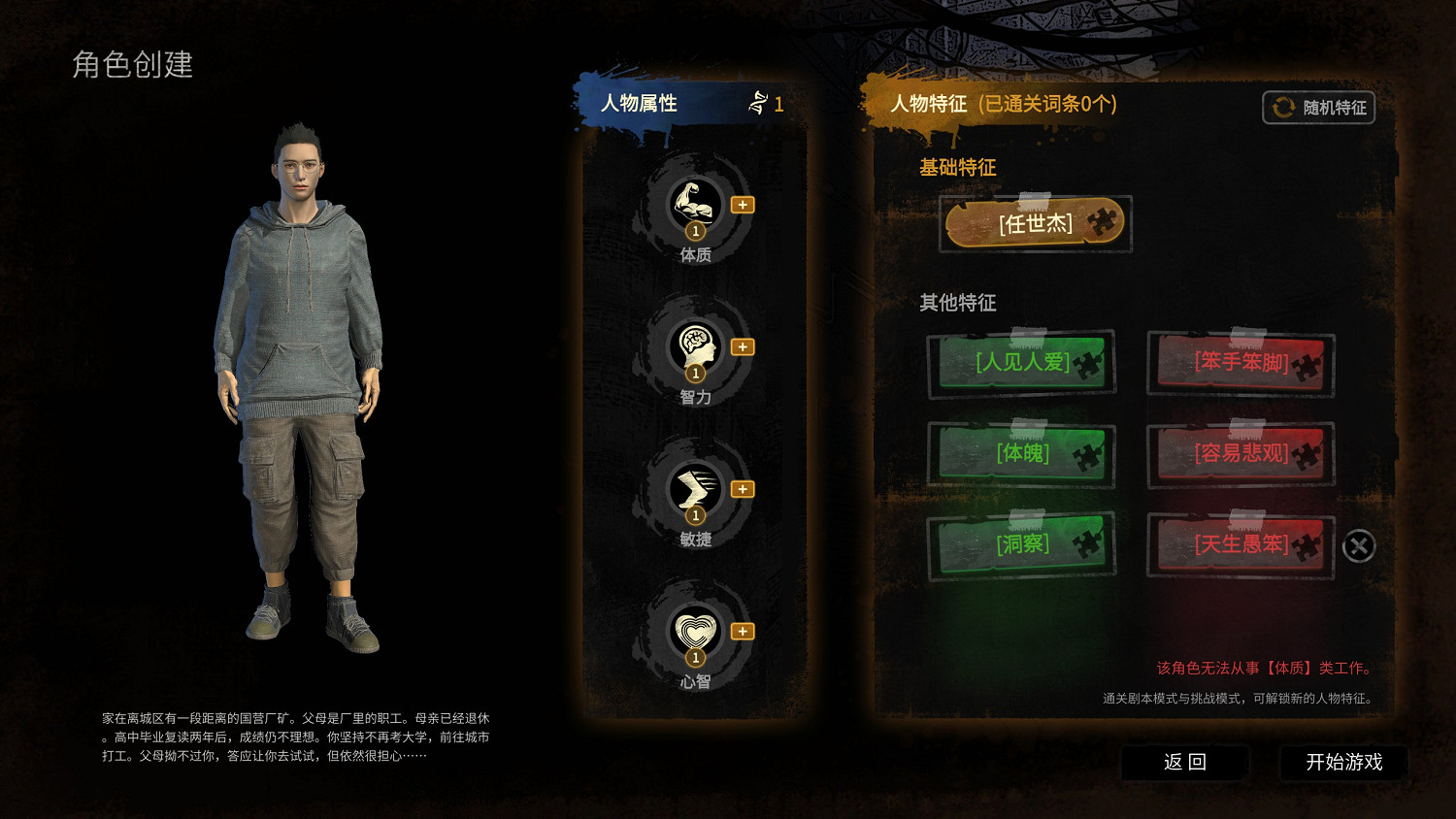Click the refresh icon on 随机特征 button
1456x819 pixels.
tap(1282, 108)
